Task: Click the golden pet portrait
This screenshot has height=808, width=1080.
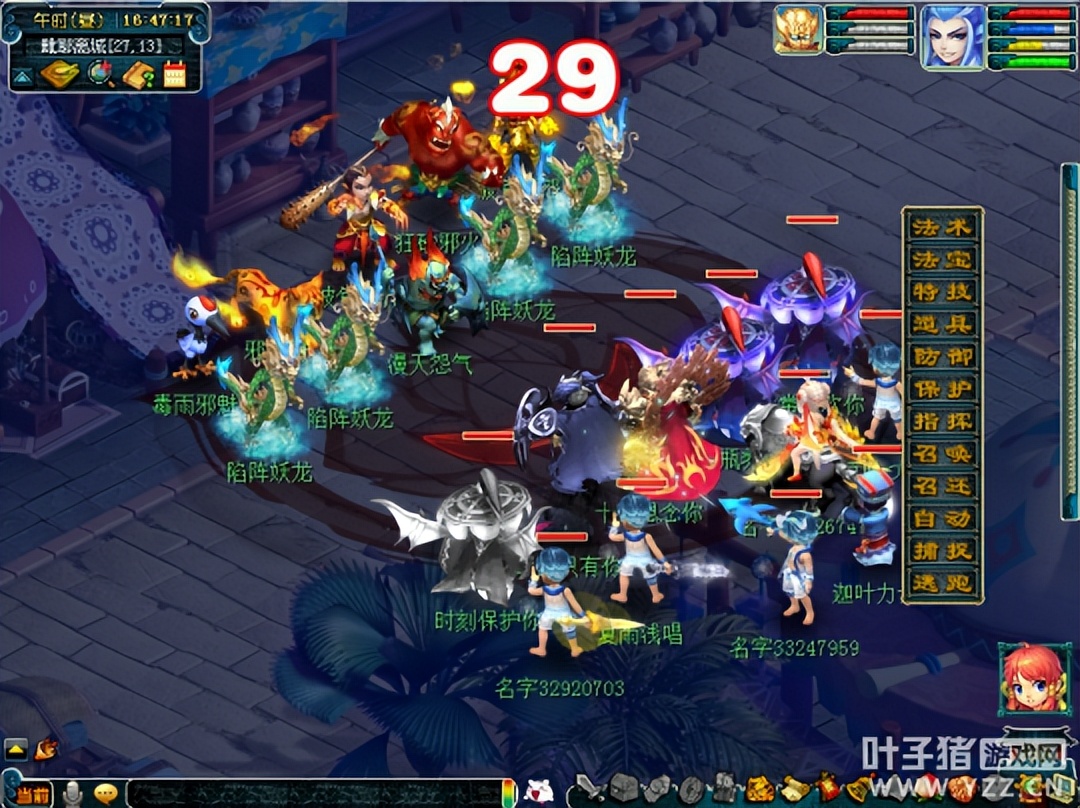Action: pos(798,30)
